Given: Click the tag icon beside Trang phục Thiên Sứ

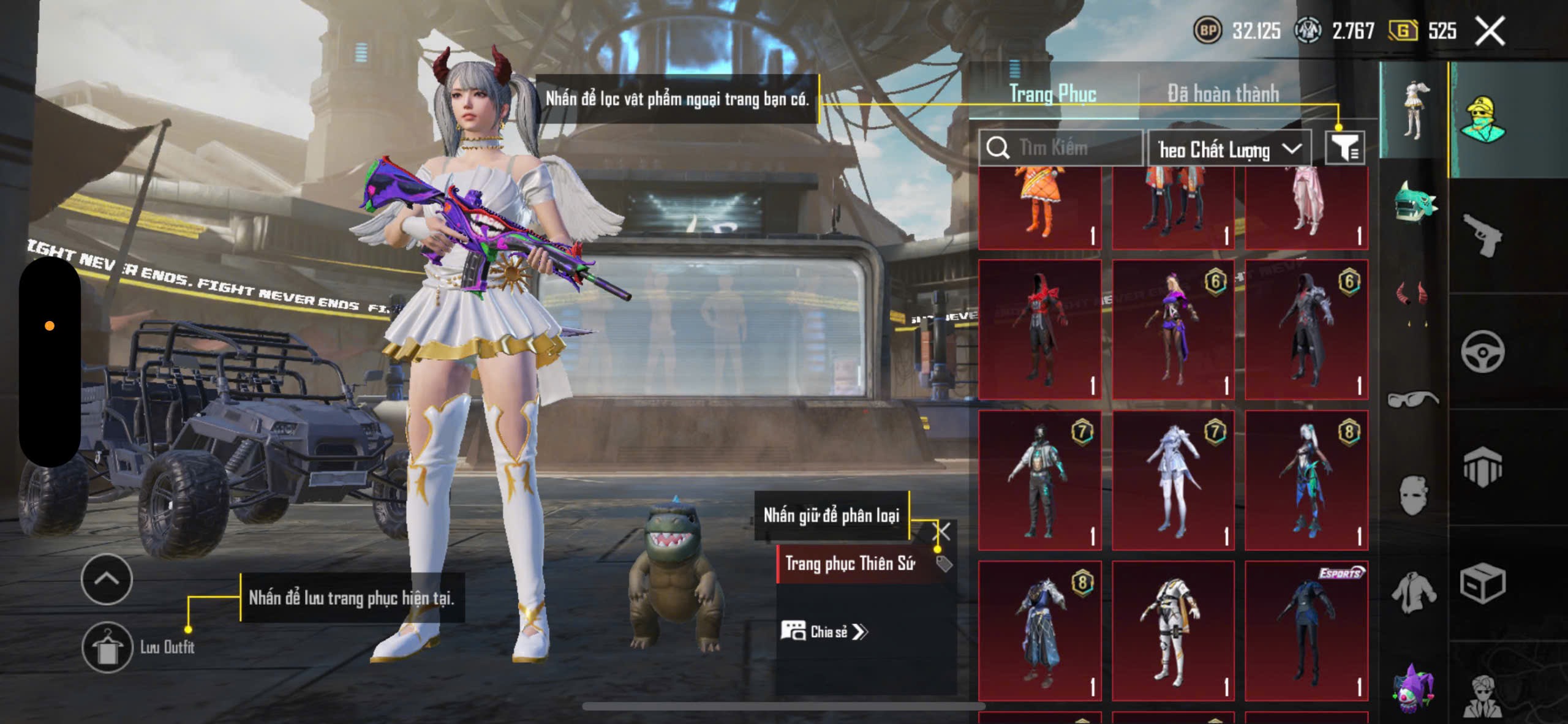Looking at the screenshot, I should point(944,564).
